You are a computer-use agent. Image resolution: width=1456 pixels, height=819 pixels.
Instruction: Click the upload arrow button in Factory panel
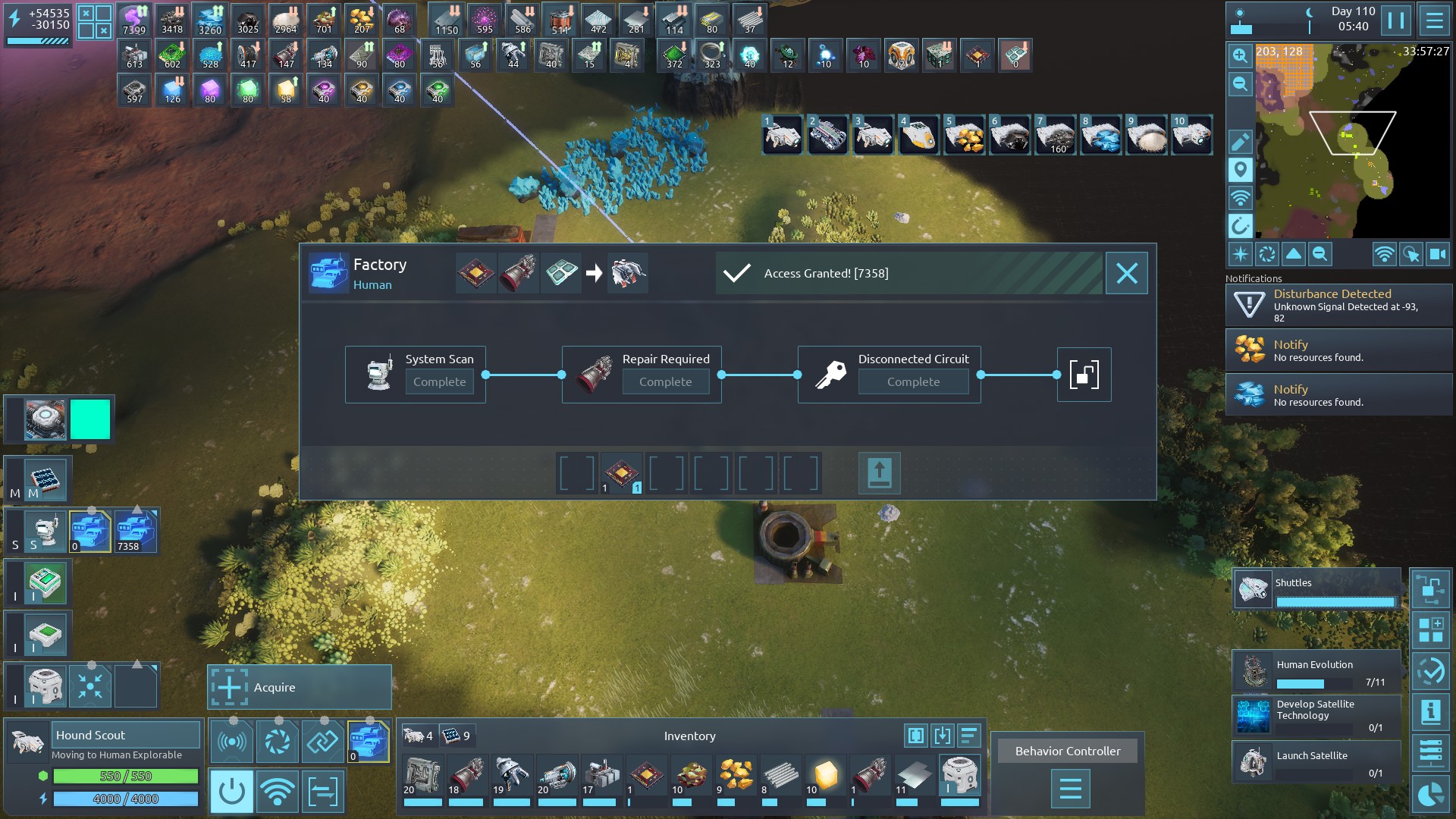pos(879,473)
